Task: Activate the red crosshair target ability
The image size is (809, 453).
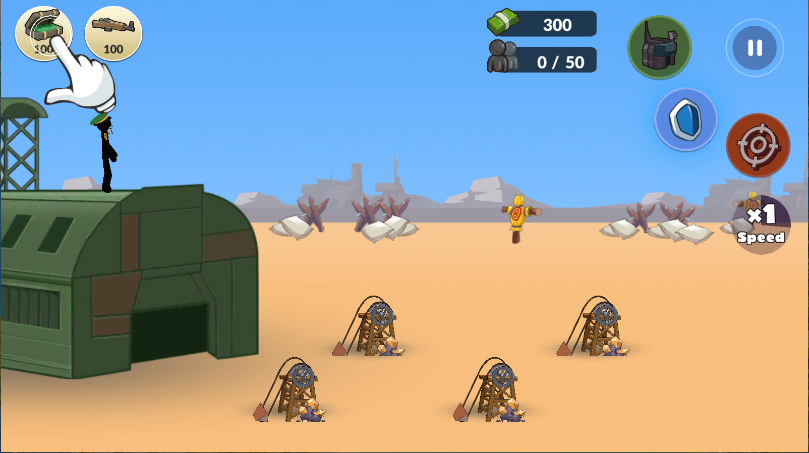Action: point(758,145)
